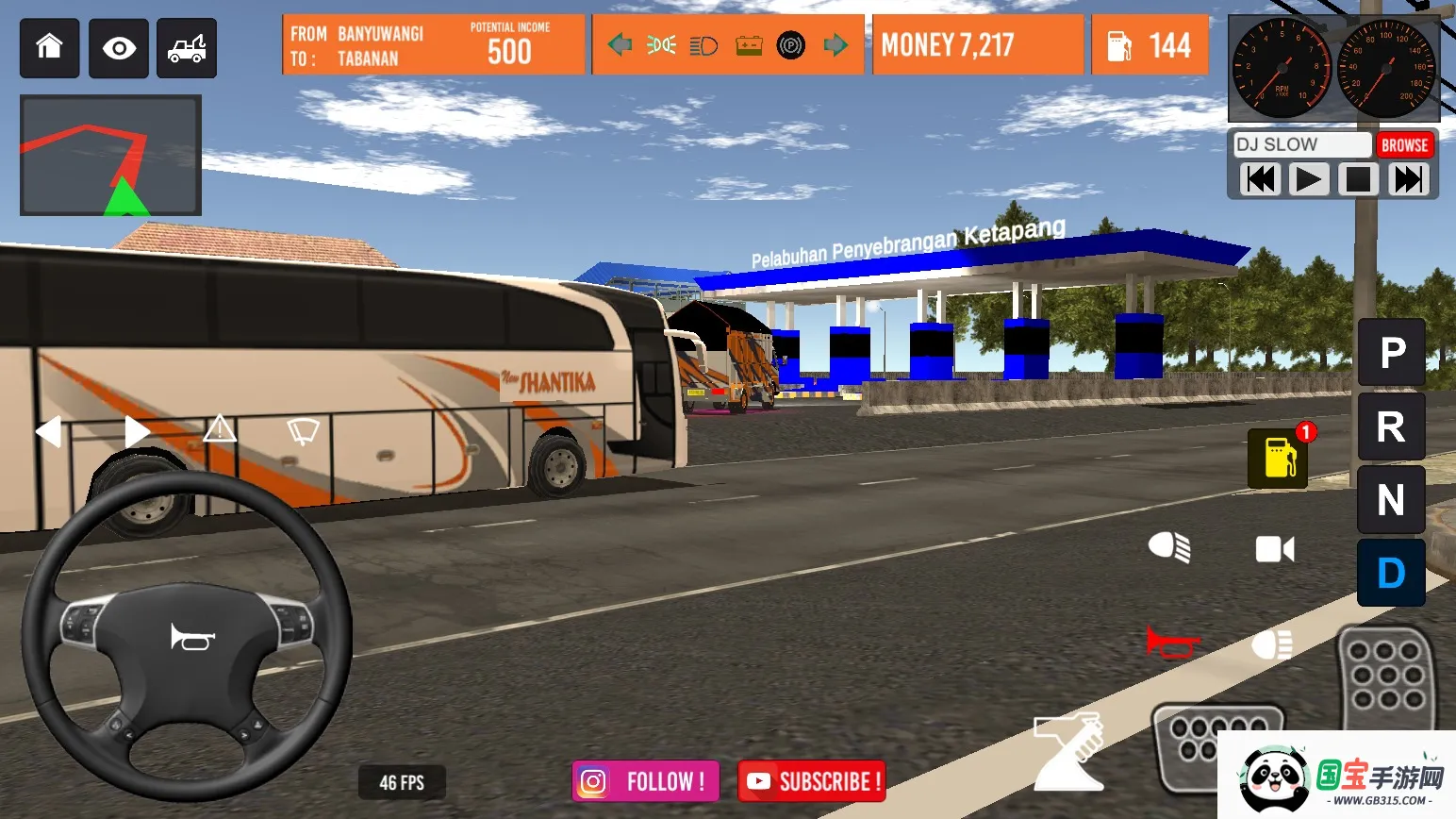1456x819 pixels.
Task: Open the Instagram Follow link
Action: 646,781
